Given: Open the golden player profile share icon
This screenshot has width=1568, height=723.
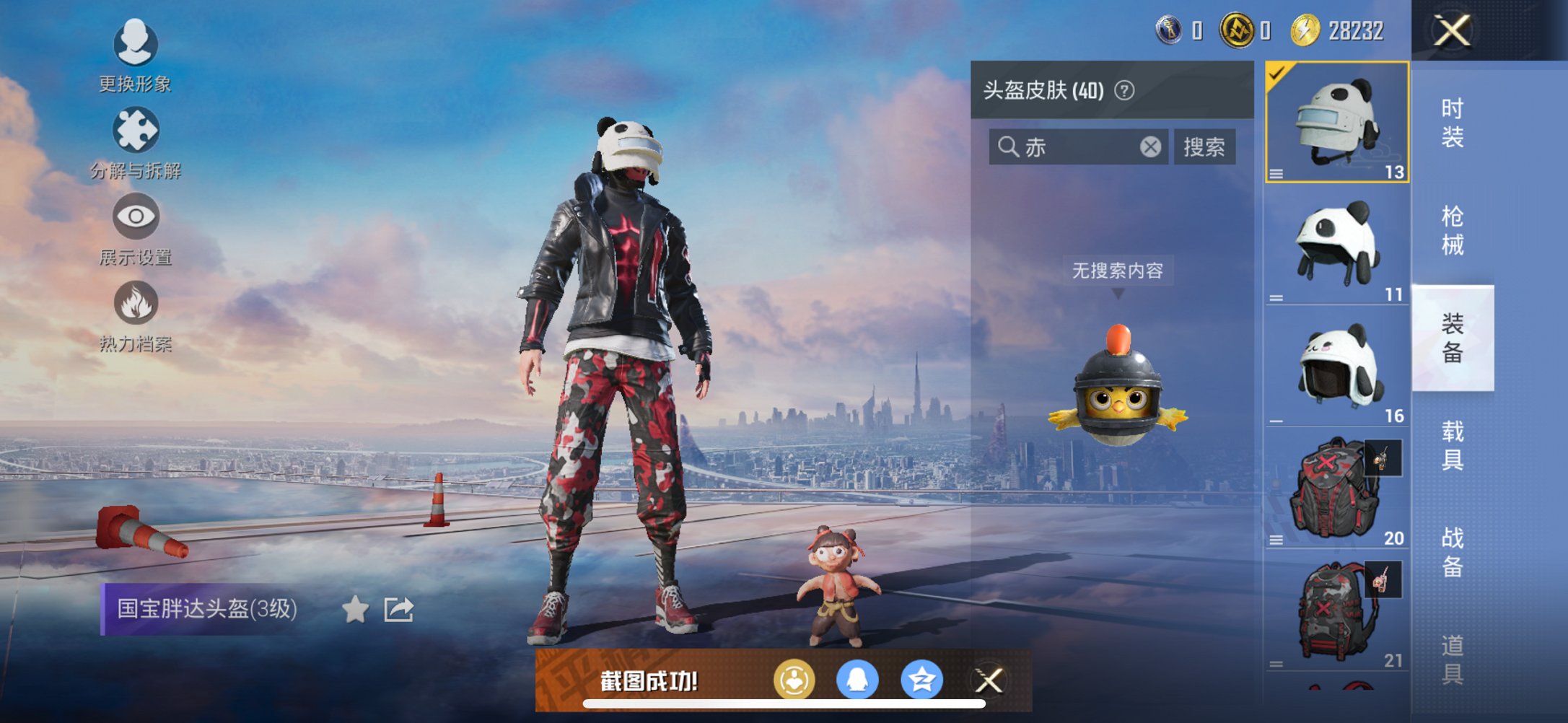Looking at the screenshot, I should click(795, 678).
